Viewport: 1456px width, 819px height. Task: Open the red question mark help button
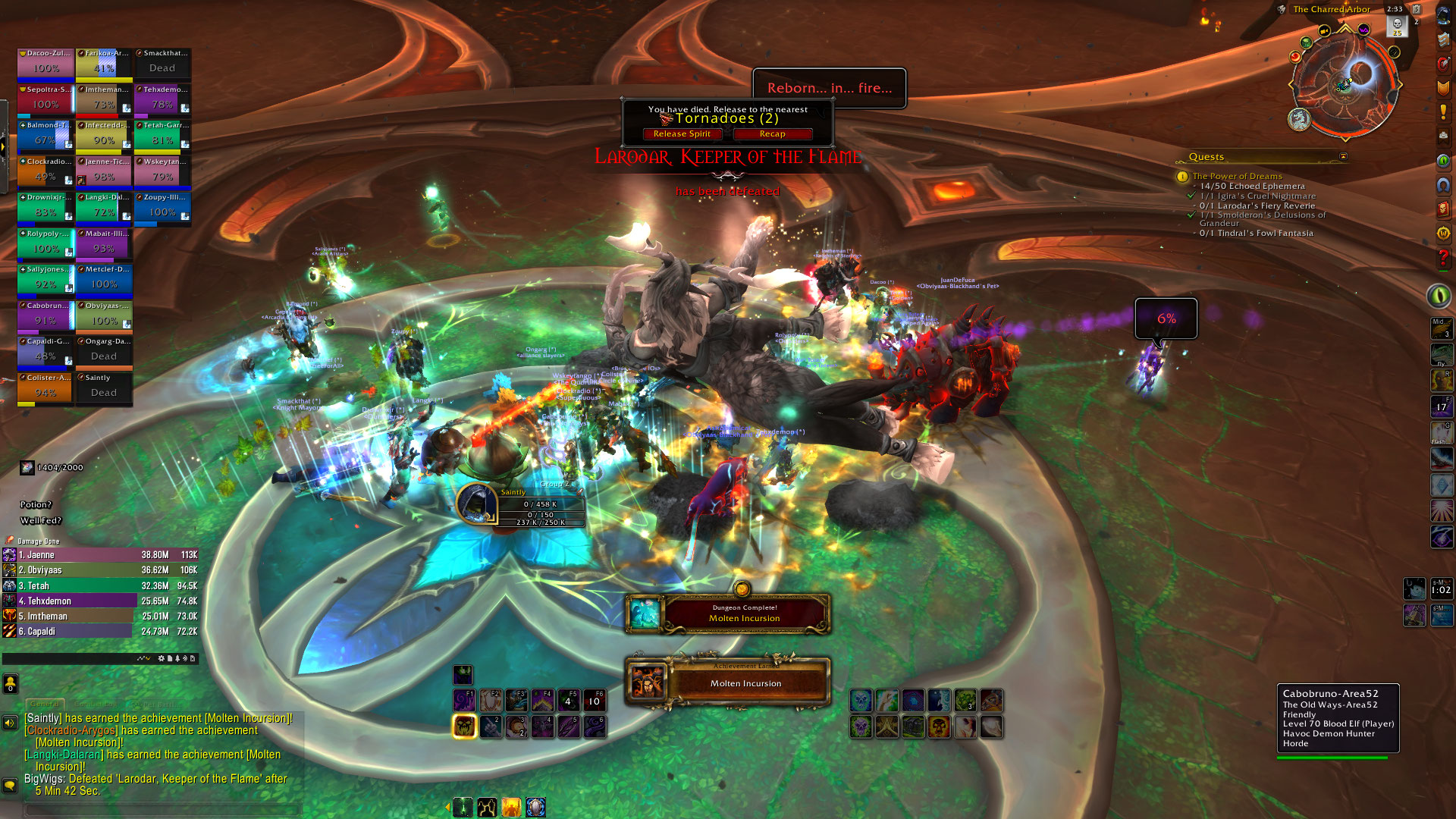(x=1442, y=259)
